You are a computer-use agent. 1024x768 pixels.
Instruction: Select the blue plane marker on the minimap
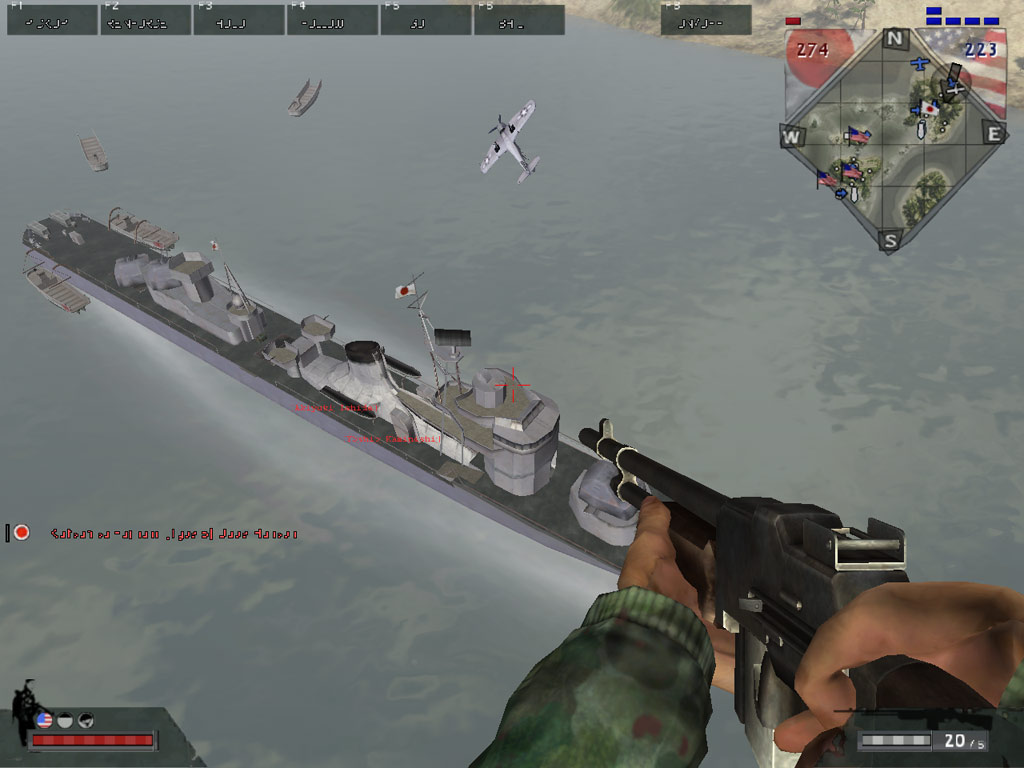coord(921,64)
